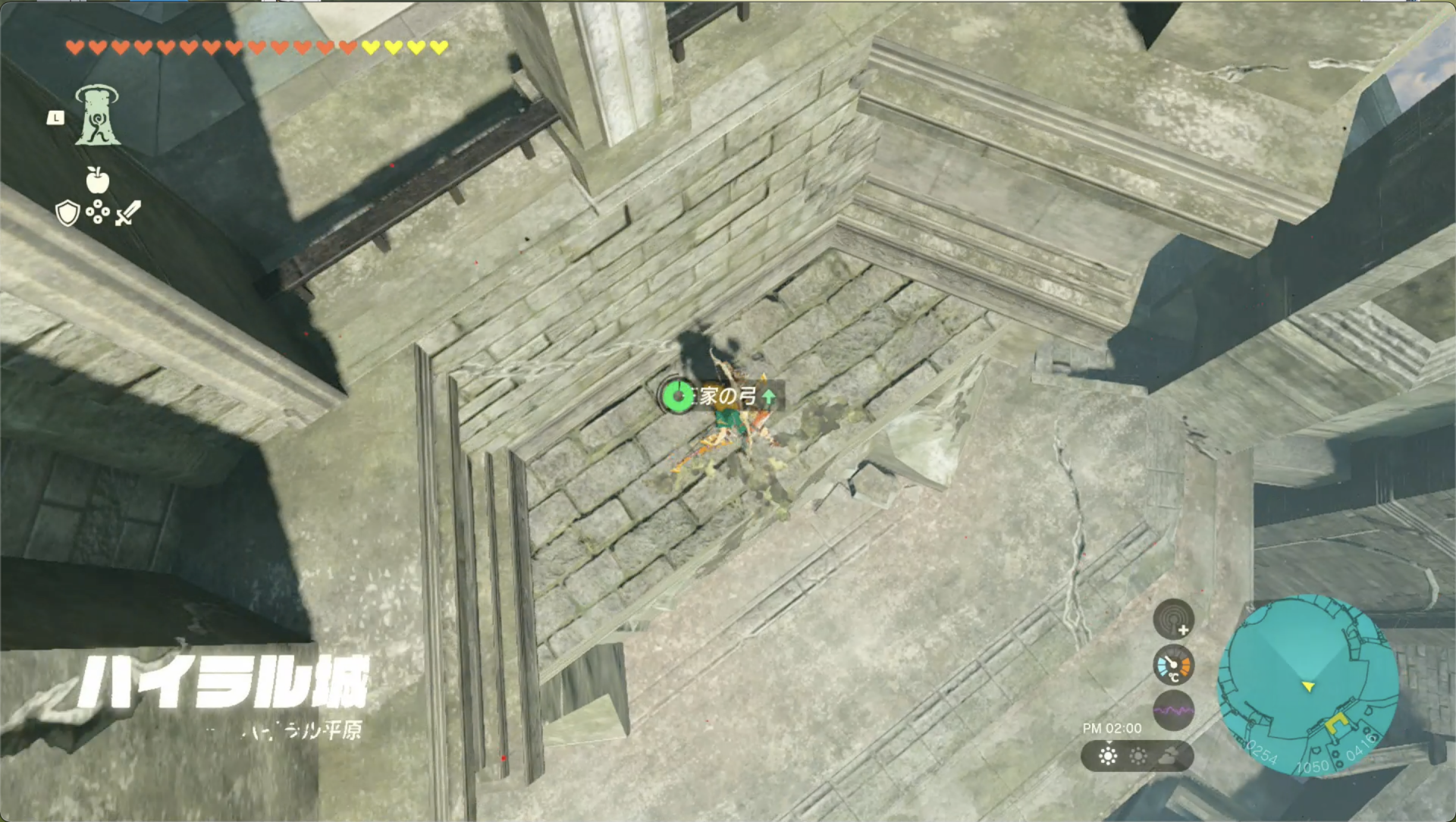Click the PM 02:00 clock display

point(1113,729)
